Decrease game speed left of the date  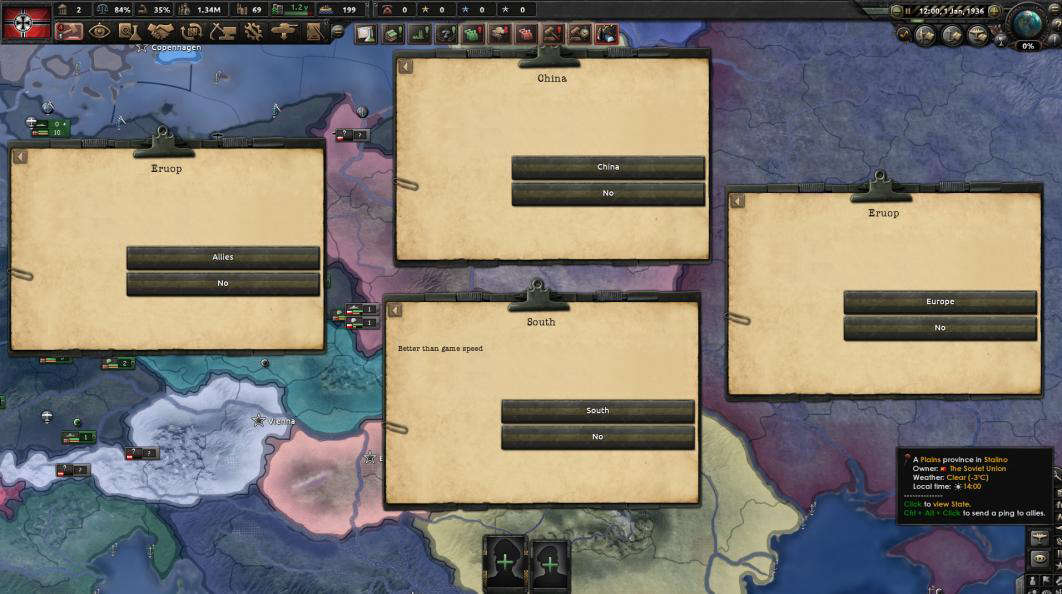895,10
